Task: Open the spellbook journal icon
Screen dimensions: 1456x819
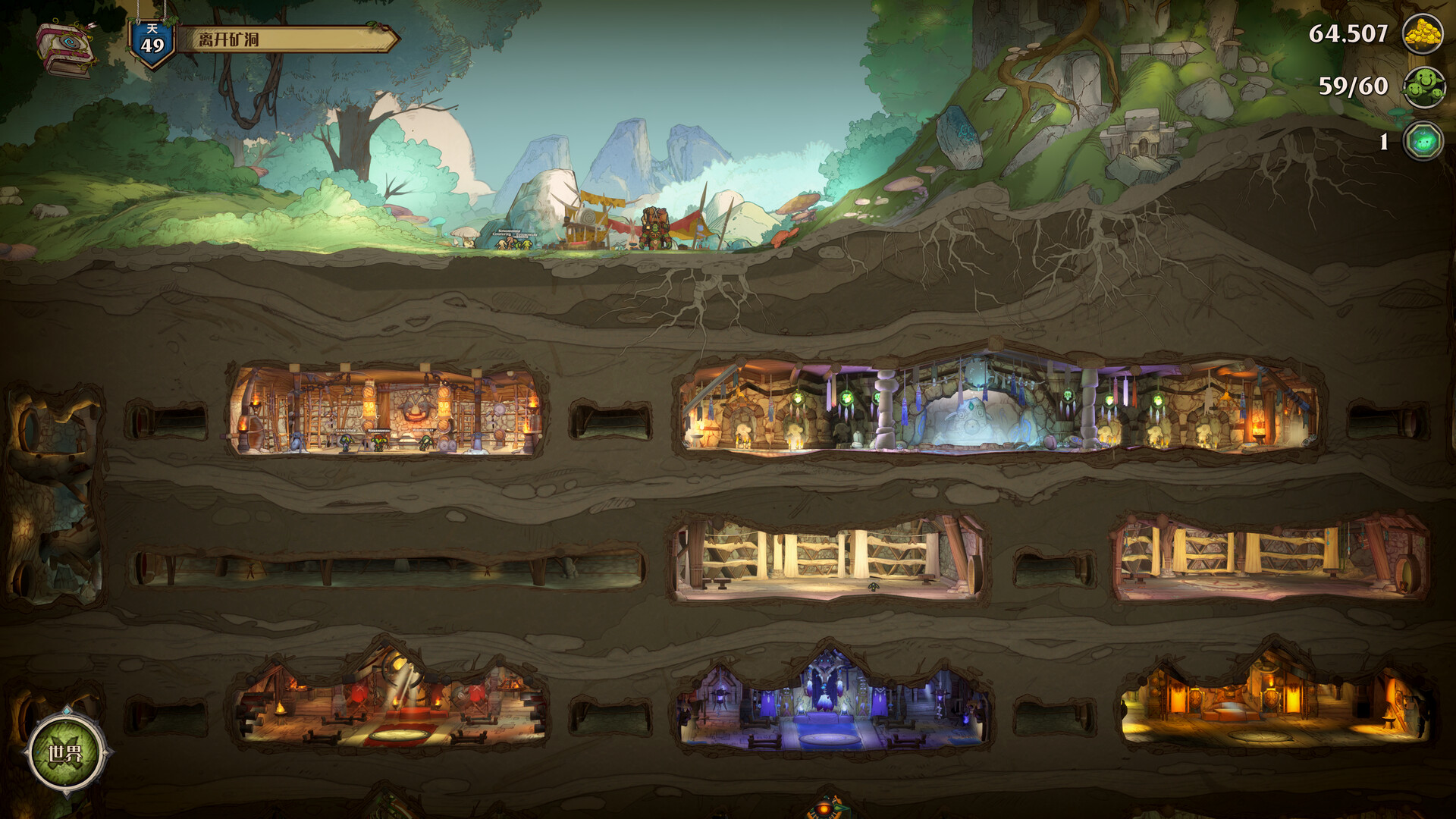Action: [x=66, y=48]
